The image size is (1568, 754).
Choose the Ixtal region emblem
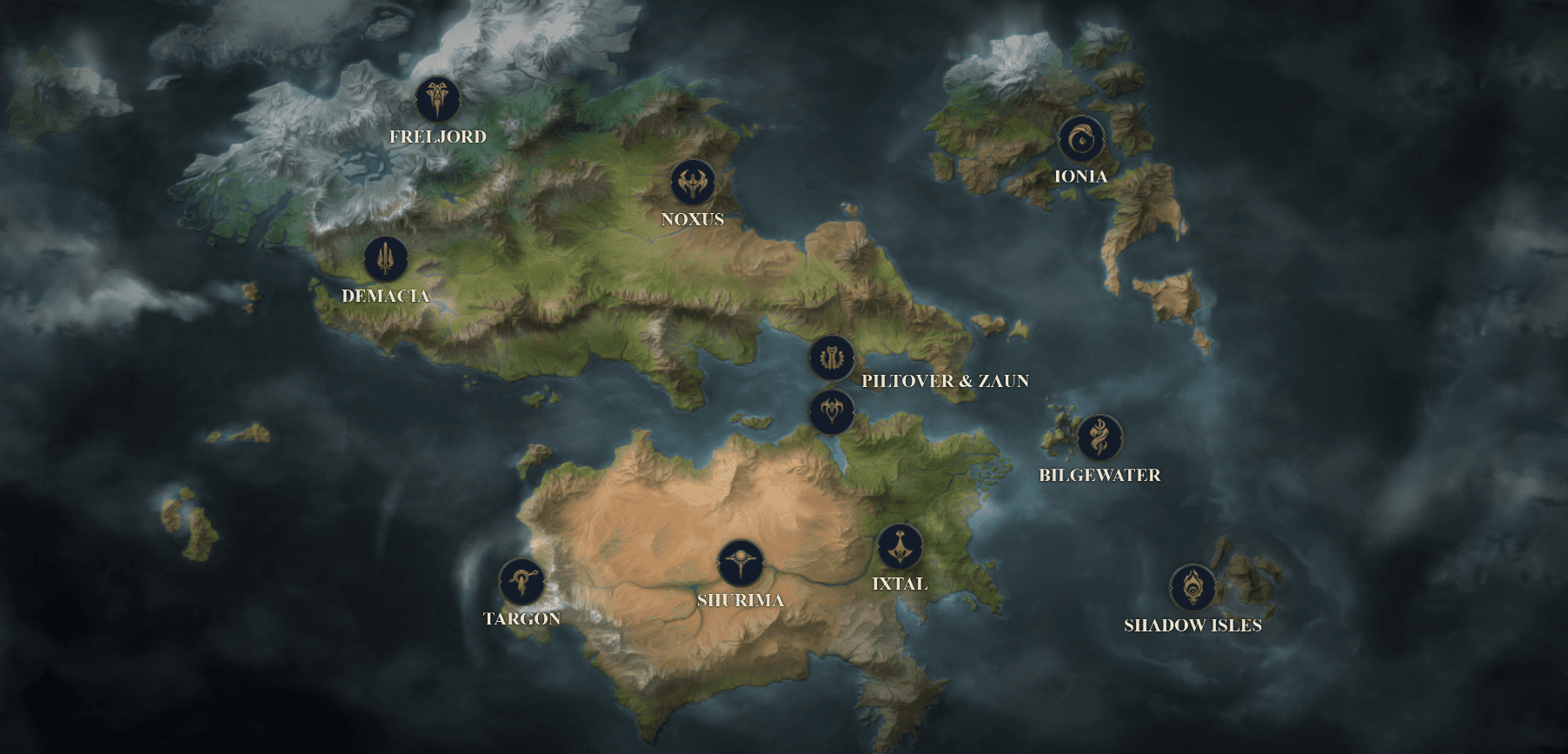(x=900, y=547)
